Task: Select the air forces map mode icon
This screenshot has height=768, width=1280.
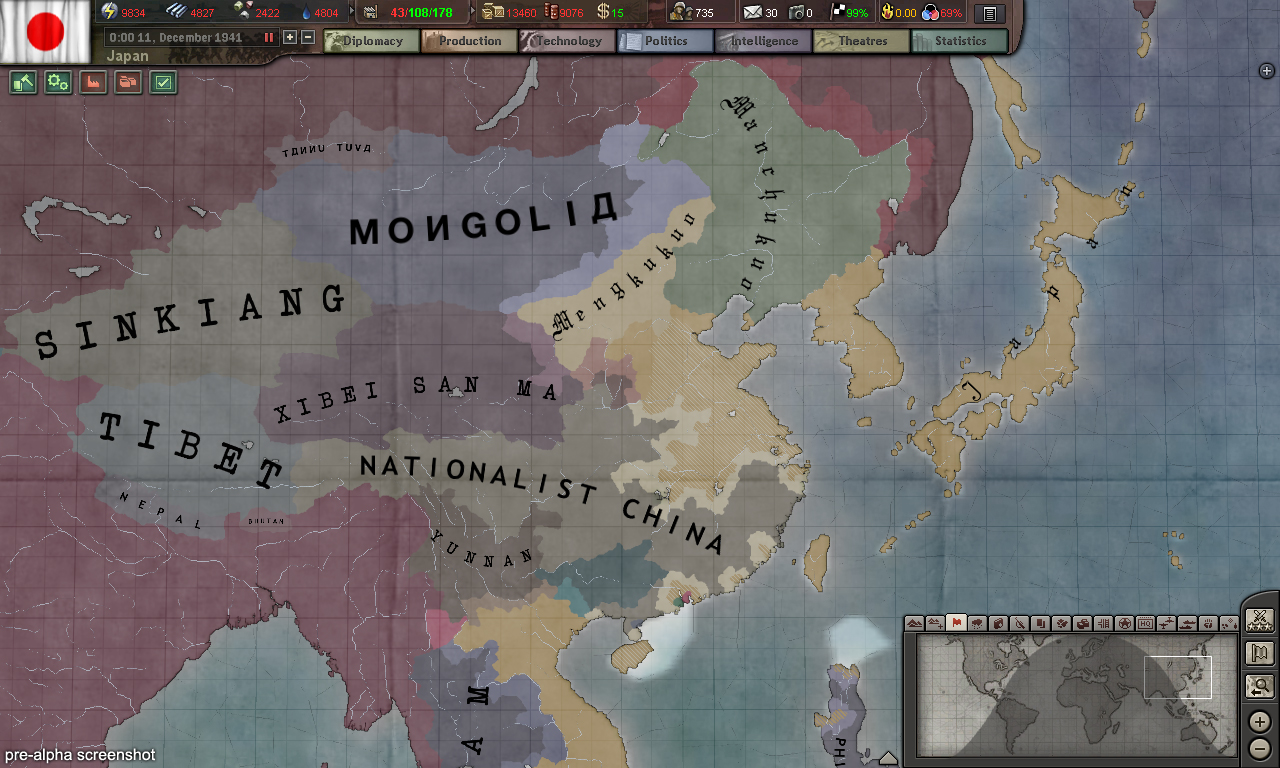Action: [1167, 625]
